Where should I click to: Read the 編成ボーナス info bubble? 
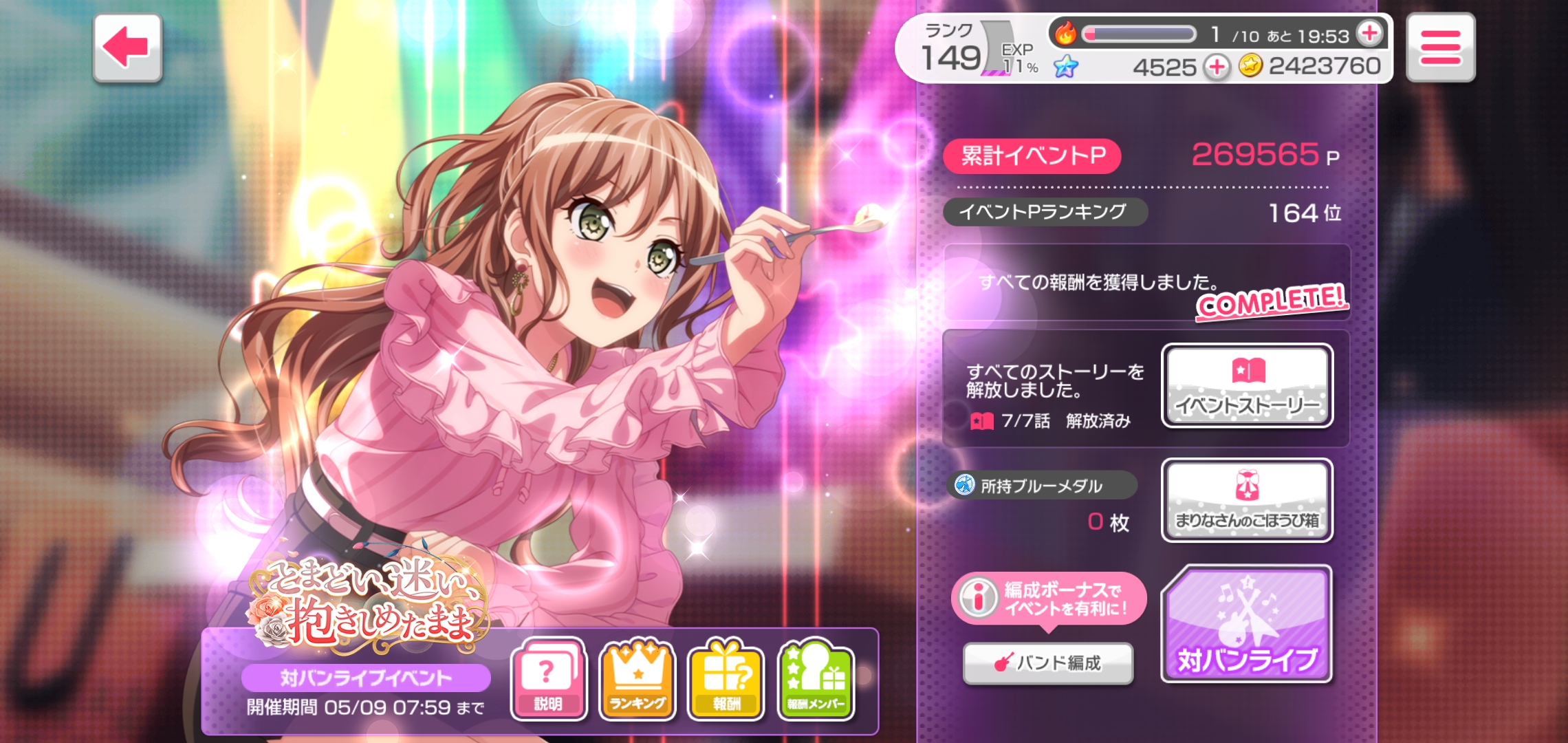tap(1048, 599)
